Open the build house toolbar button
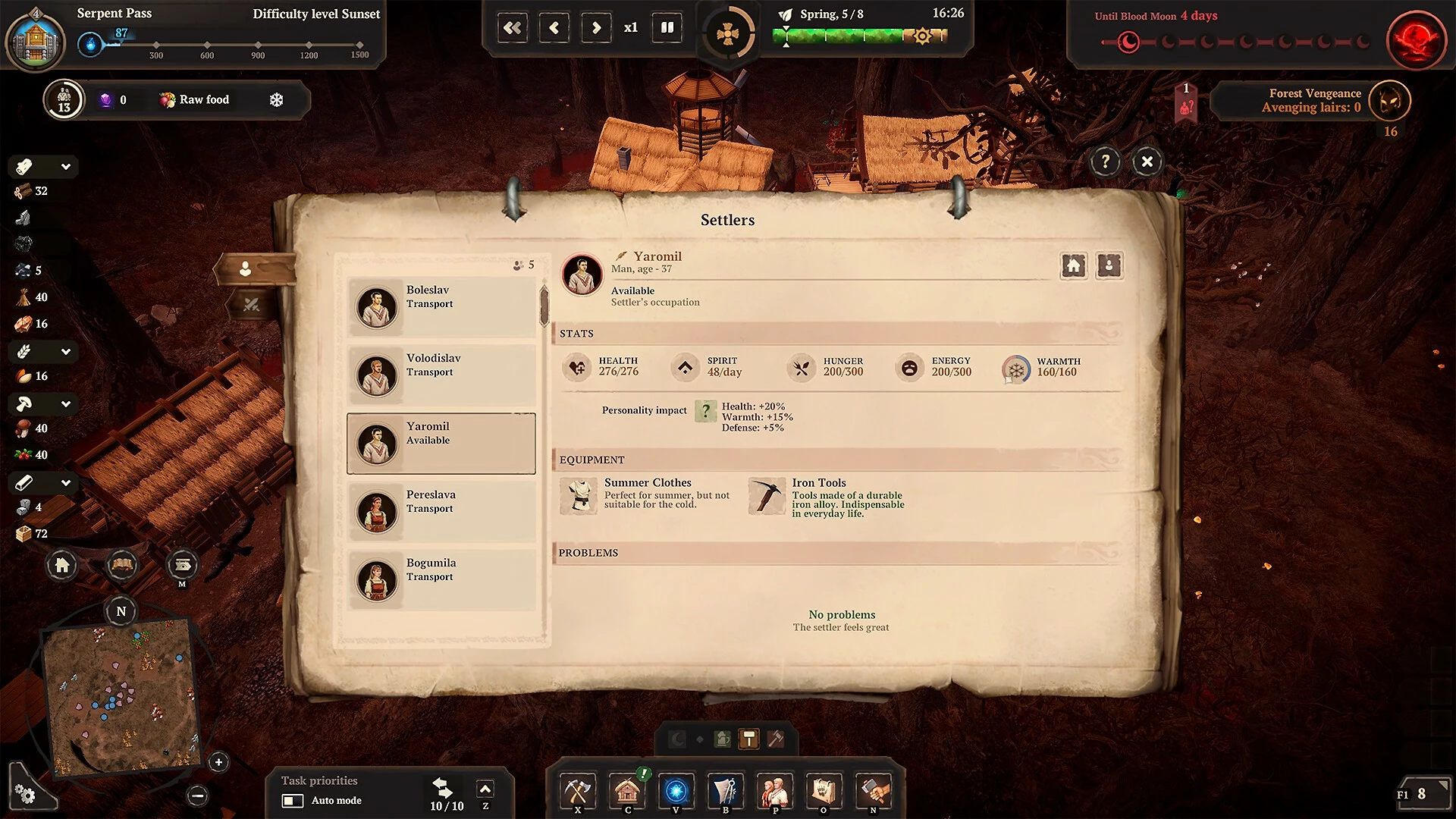 tap(627, 792)
